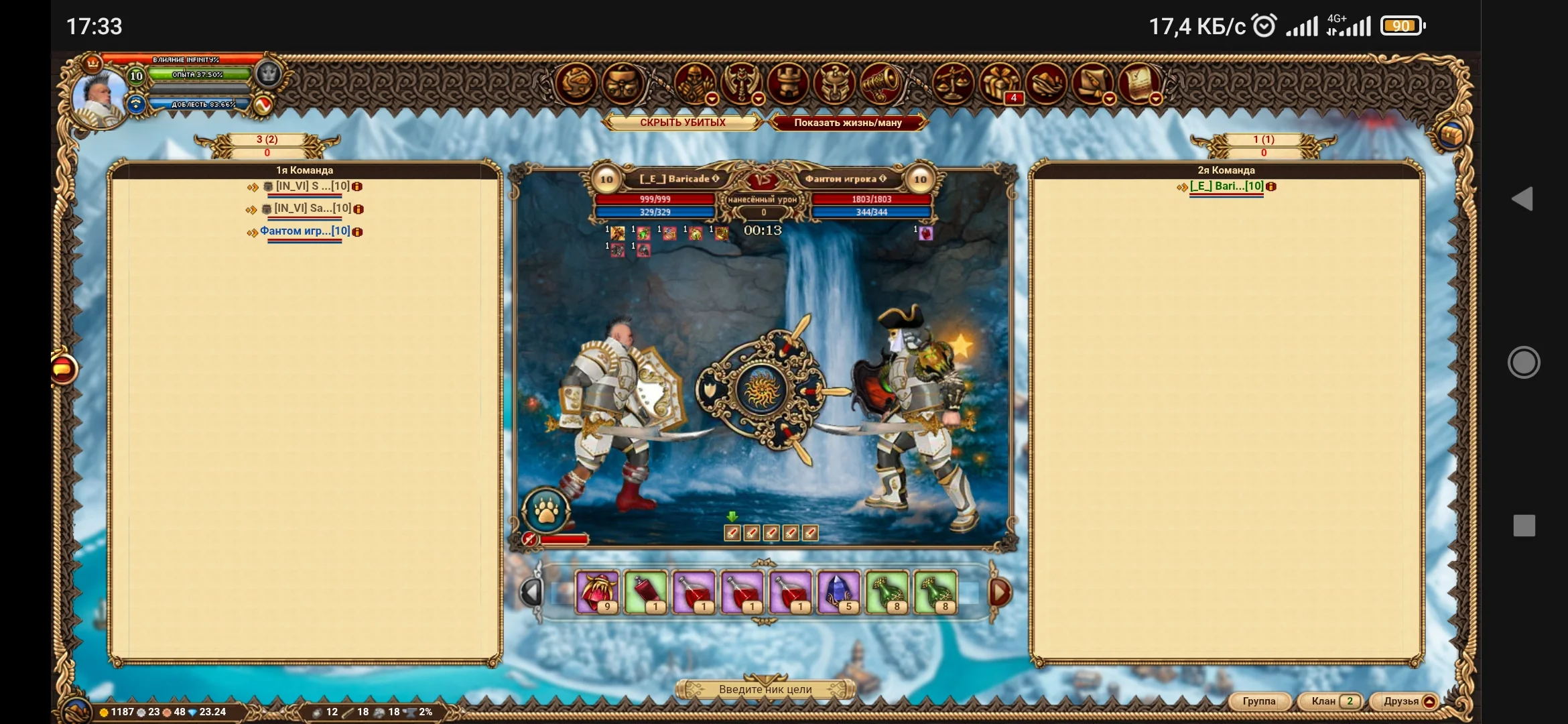Open the gift icon showing 4 notifications
Image resolution: width=1568 pixels, height=724 pixels.
[x=998, y=84]
